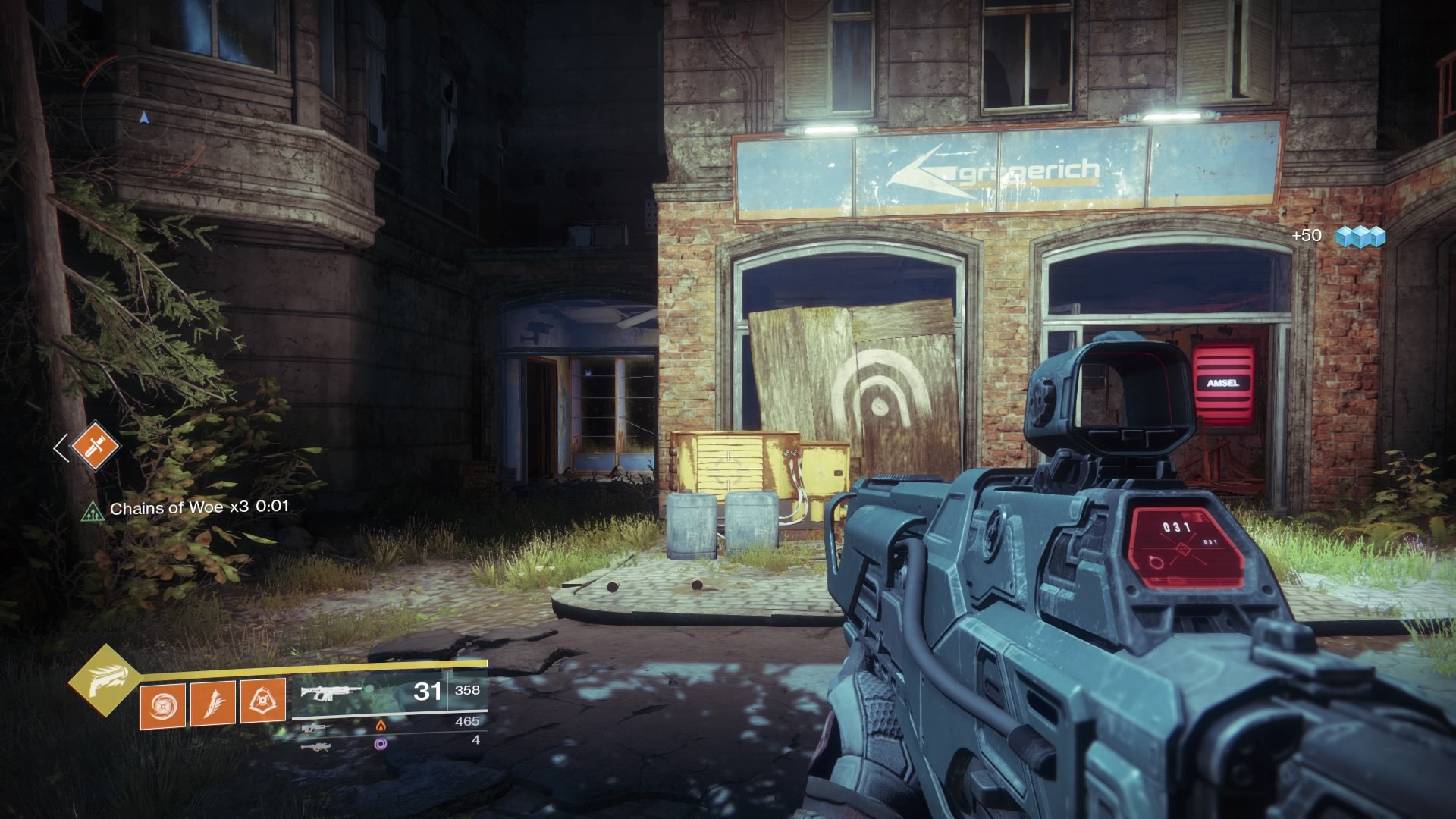Switch to the energy weapon with flame icon
1456x819 pixels.
(x=315, y=727)
